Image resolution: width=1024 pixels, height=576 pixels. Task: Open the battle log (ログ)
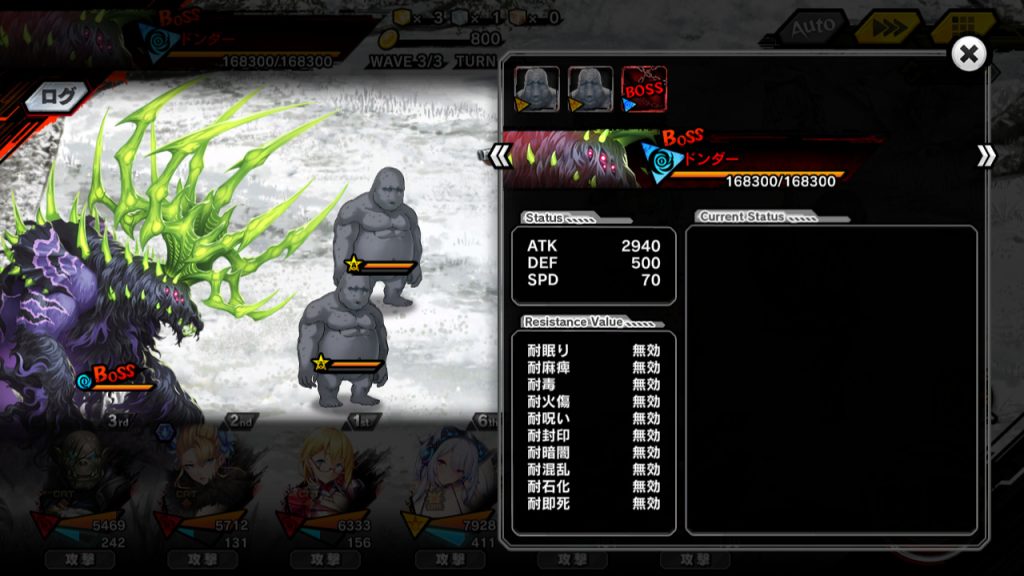pos(57,97)
